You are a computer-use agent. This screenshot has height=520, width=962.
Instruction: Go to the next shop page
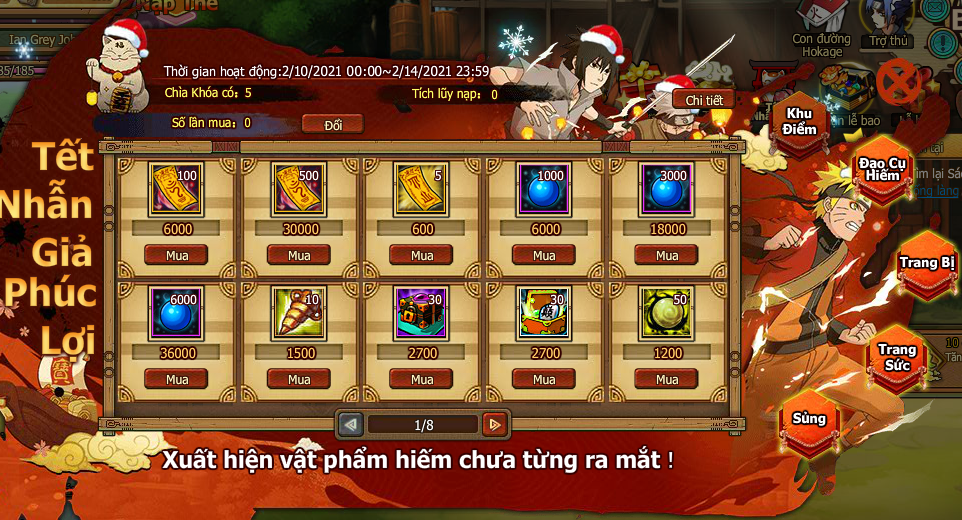tap(494, 425)
